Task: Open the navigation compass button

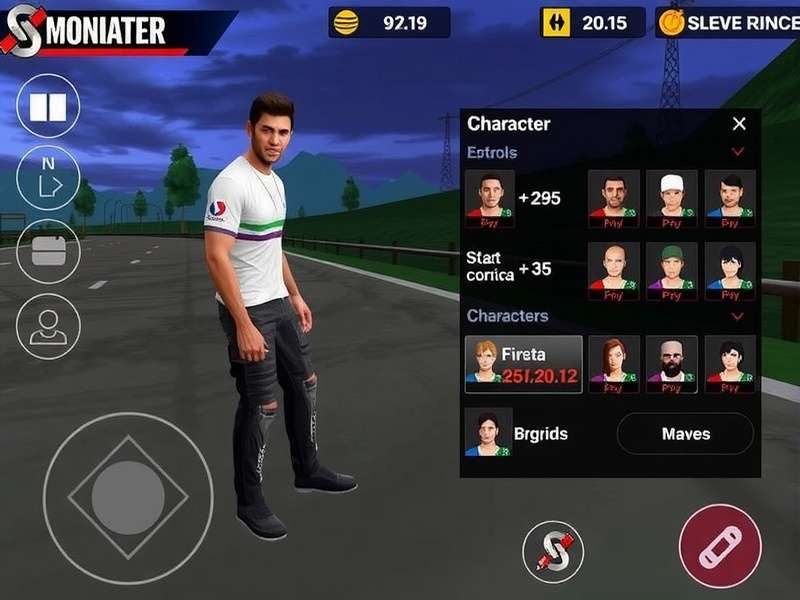Action: click(x=48, y=177)
